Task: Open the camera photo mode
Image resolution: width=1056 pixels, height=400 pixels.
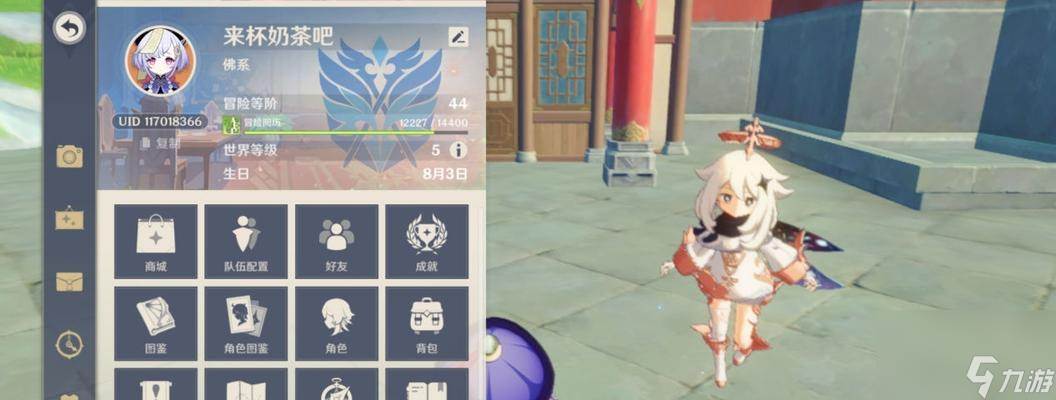Action: (69, 156)
